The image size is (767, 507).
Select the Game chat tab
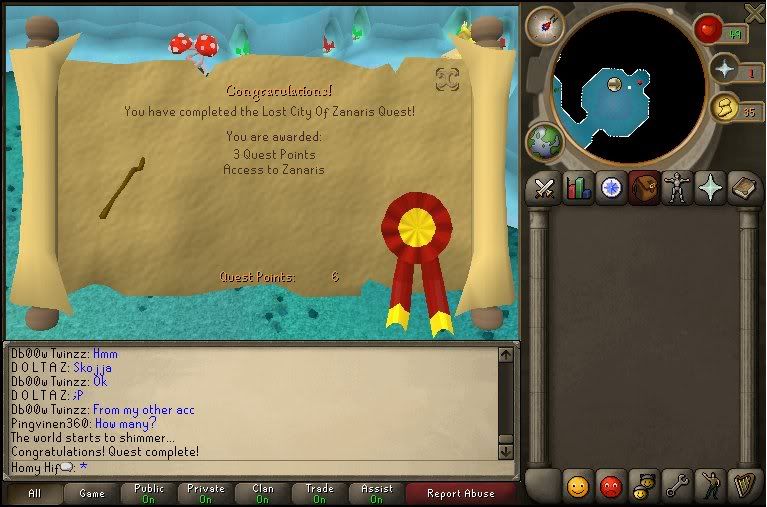92,493
